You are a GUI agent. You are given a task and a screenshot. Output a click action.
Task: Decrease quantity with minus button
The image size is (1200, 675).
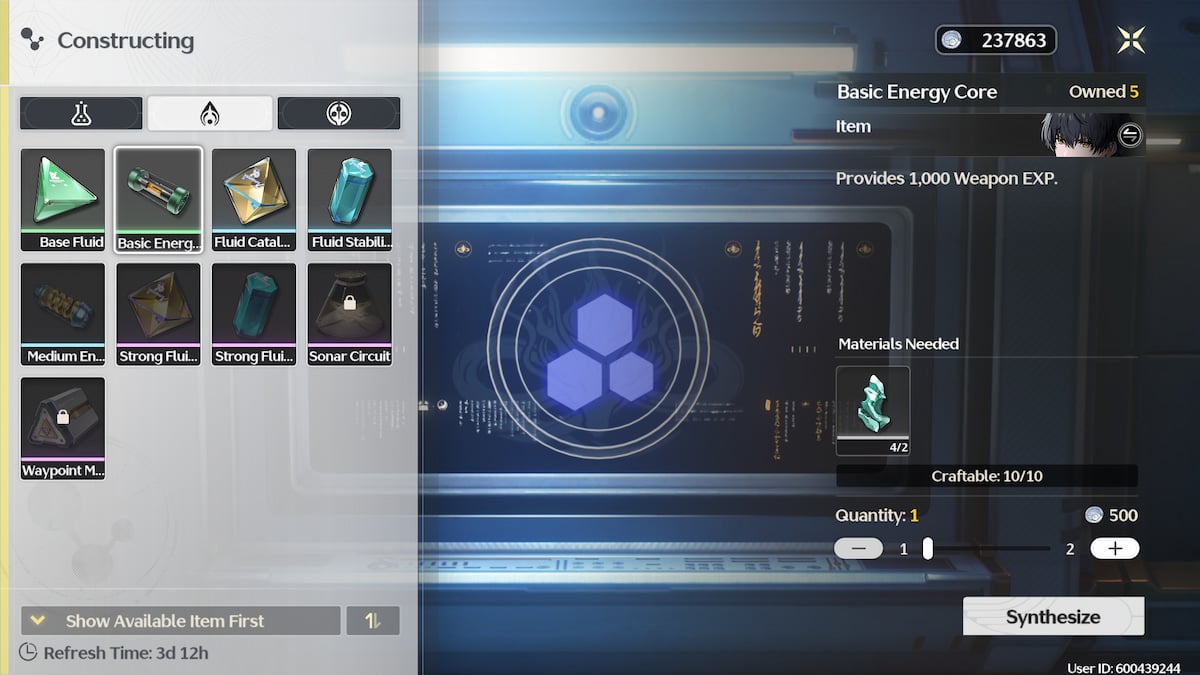click(858, 548)
